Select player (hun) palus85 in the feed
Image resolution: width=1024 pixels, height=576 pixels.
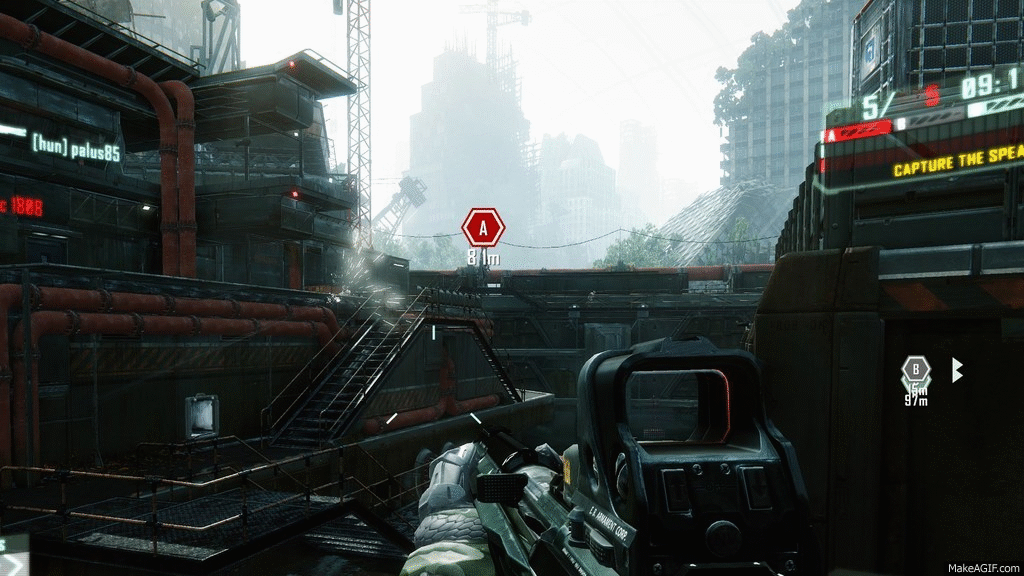pos(75,143)
